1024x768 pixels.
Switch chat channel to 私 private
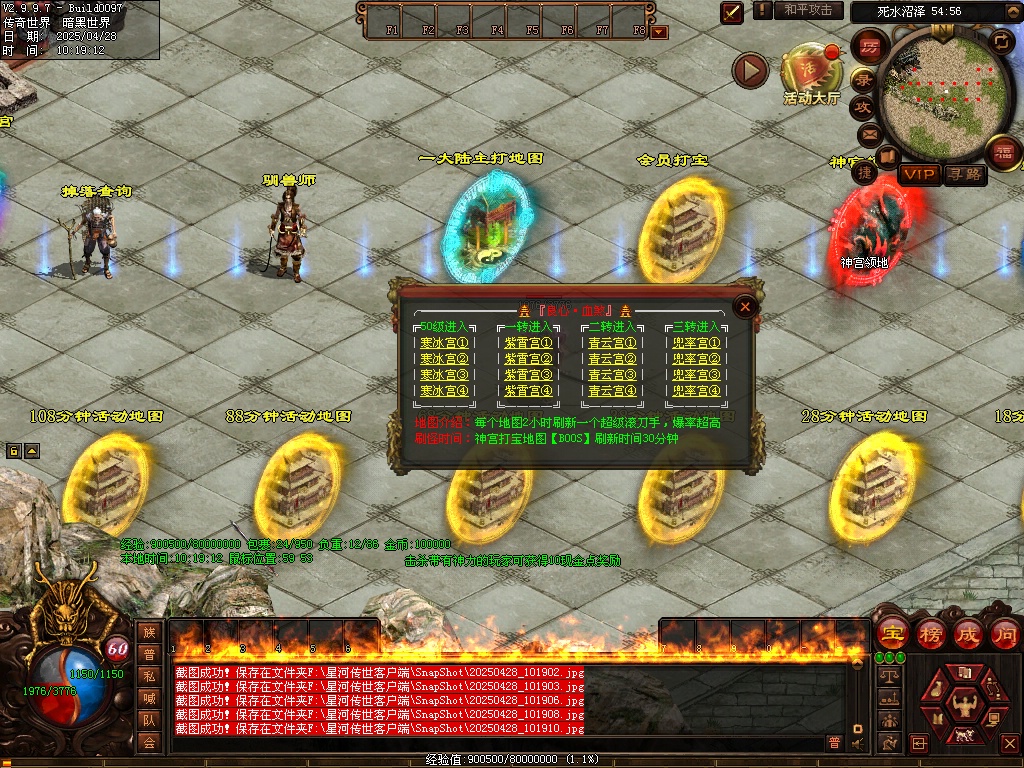[x=149, y=676]
